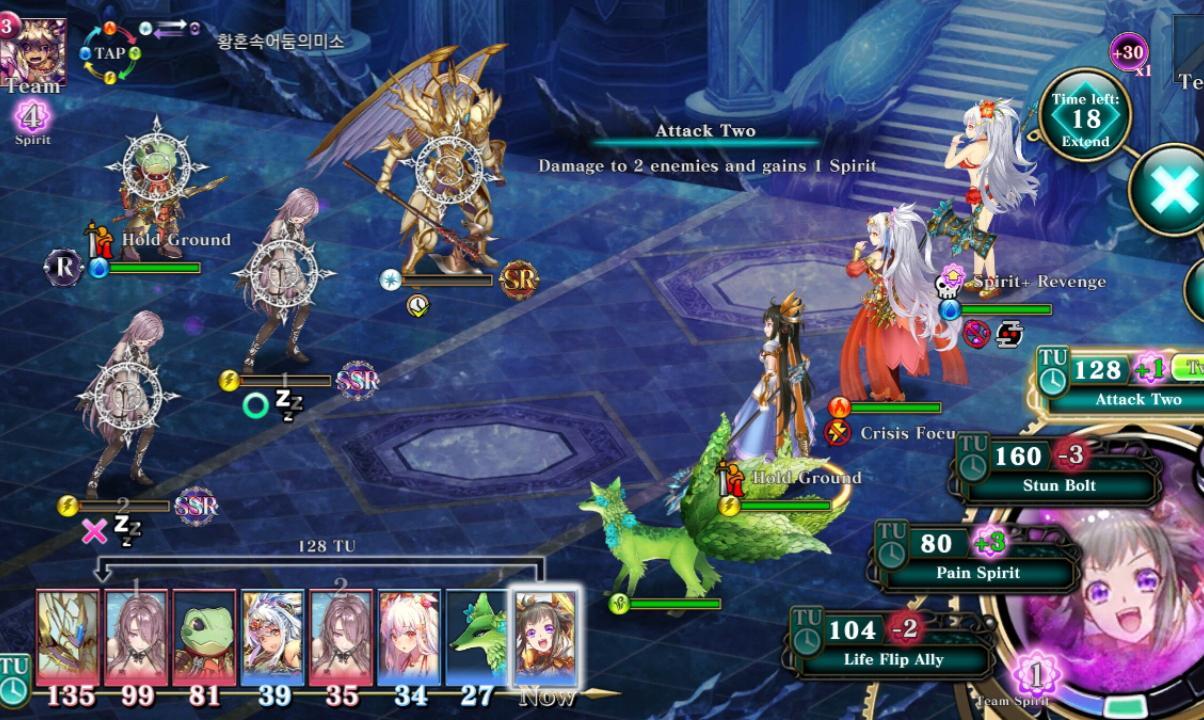Click the +30 bonus orb

1128,52
